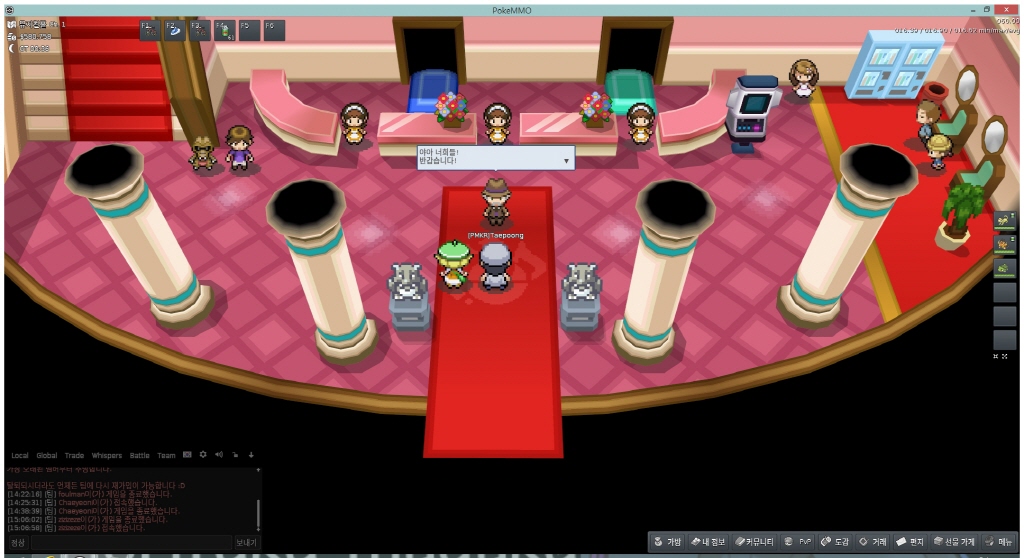Open the PvP menu
Viewport: 1024px width, 558px height.
pos(803,542)
